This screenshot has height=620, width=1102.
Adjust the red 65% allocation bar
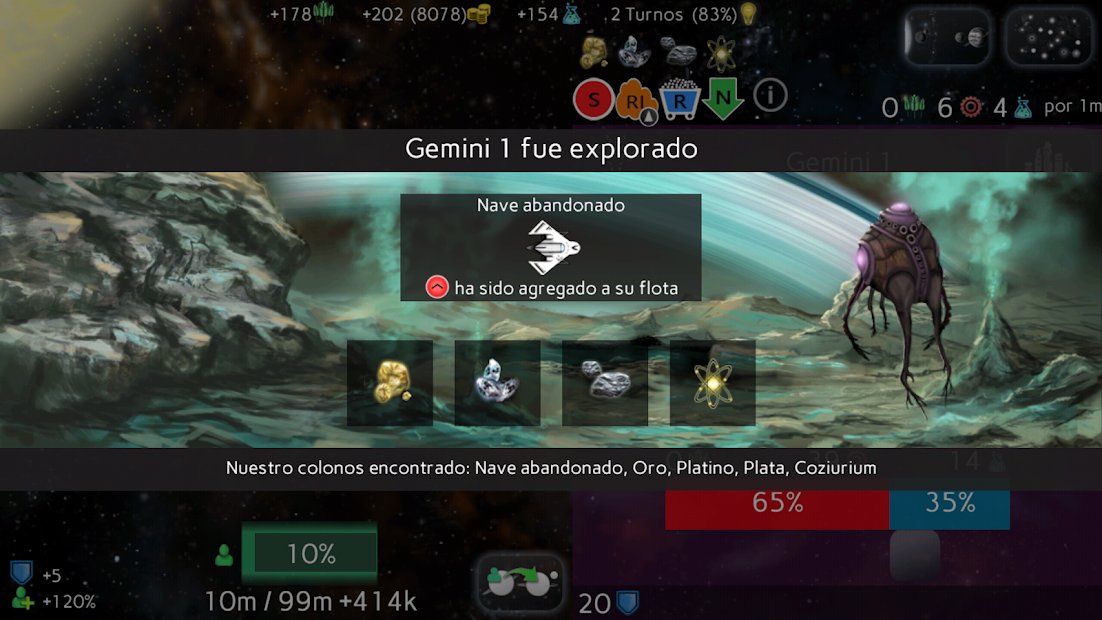777,503
